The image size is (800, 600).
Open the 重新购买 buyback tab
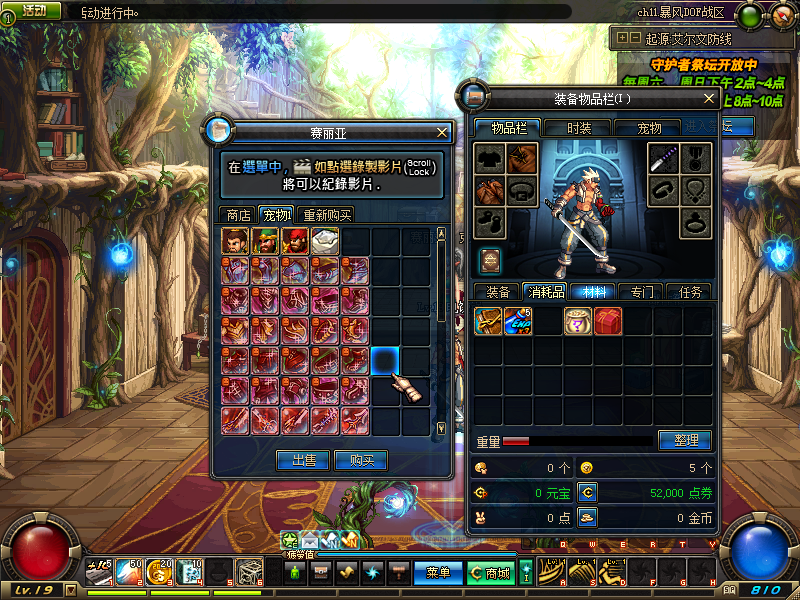[327, 215]
